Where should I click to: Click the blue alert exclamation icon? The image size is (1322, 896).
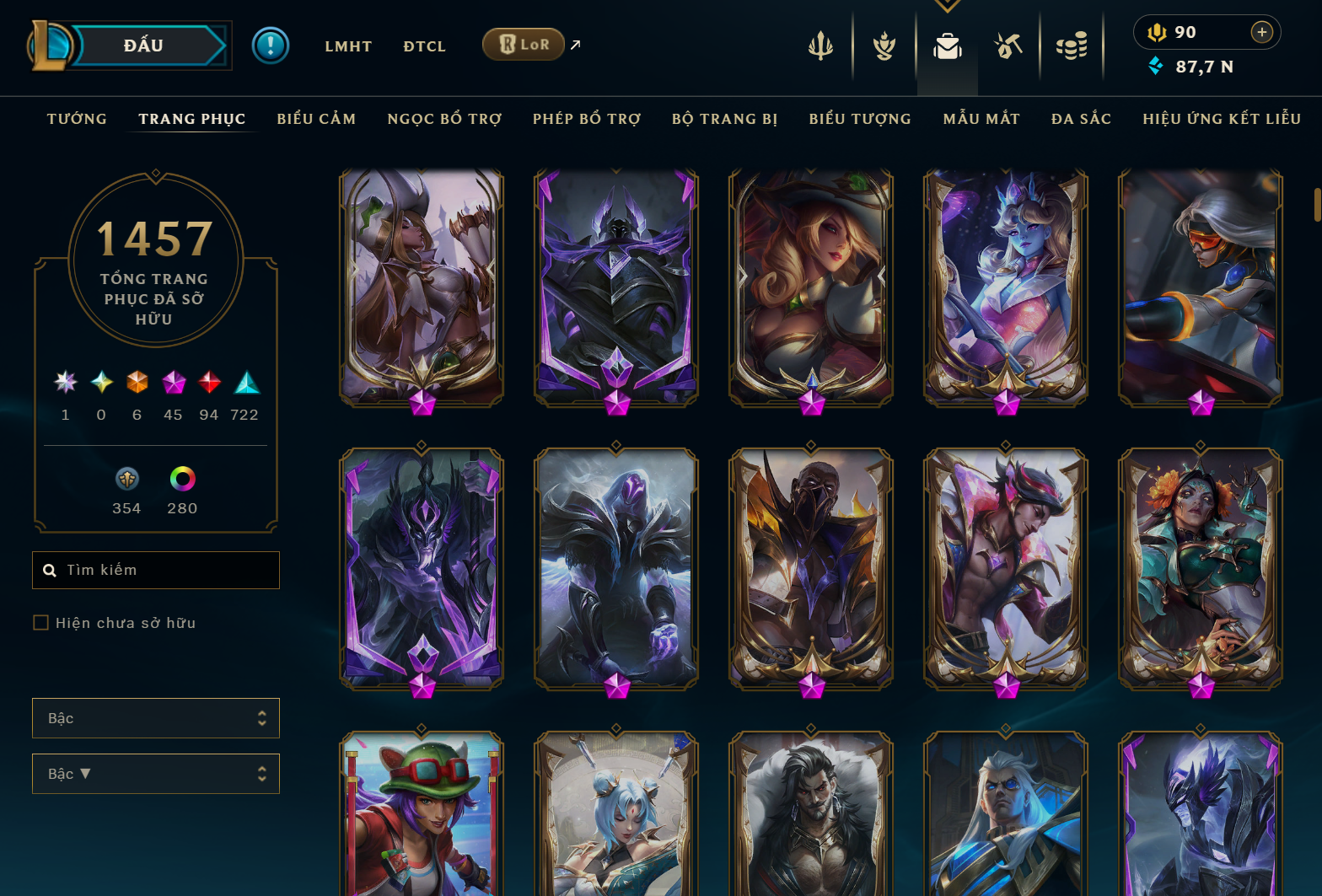(270, 46)
